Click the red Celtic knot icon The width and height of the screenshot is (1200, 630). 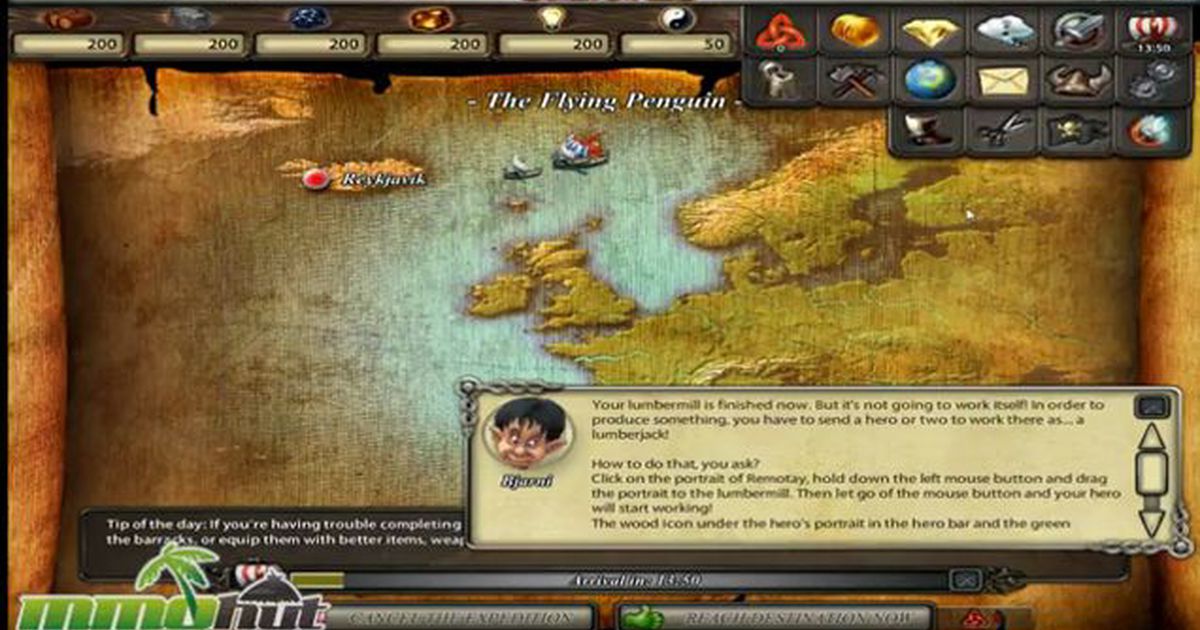click(780, 31)
